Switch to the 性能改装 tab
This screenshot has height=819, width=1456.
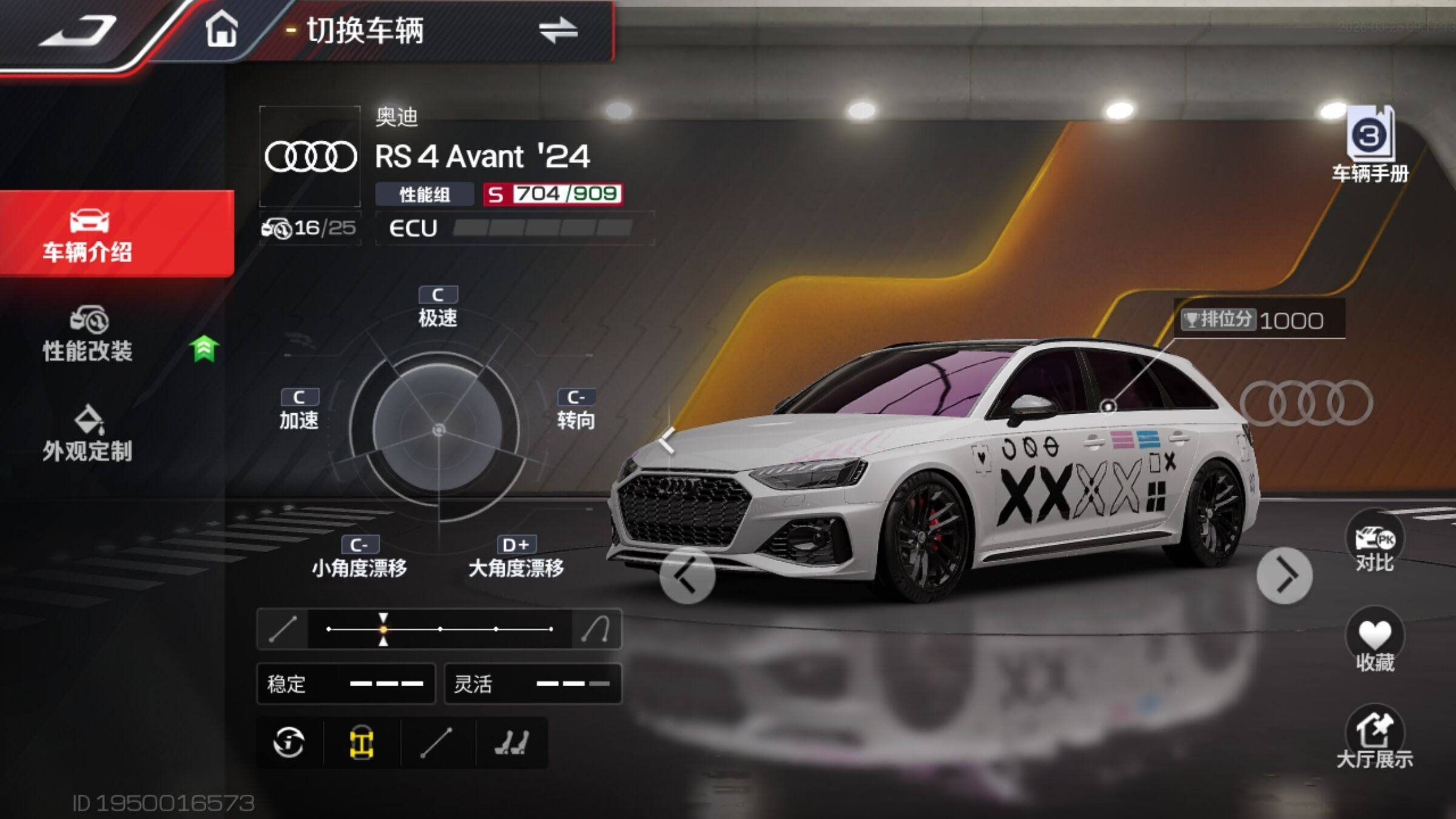tap(88, 335)
